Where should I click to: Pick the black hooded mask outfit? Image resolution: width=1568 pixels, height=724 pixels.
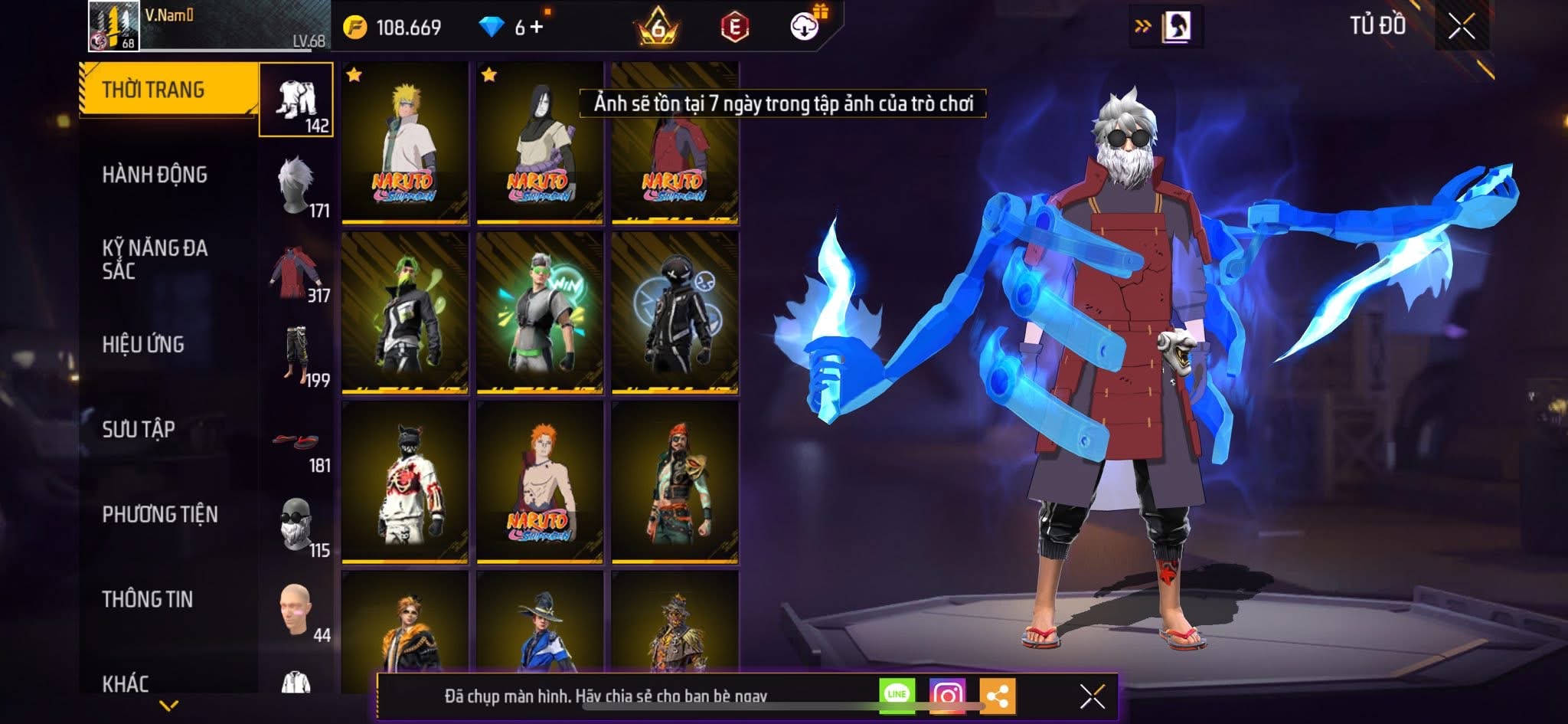675,313
